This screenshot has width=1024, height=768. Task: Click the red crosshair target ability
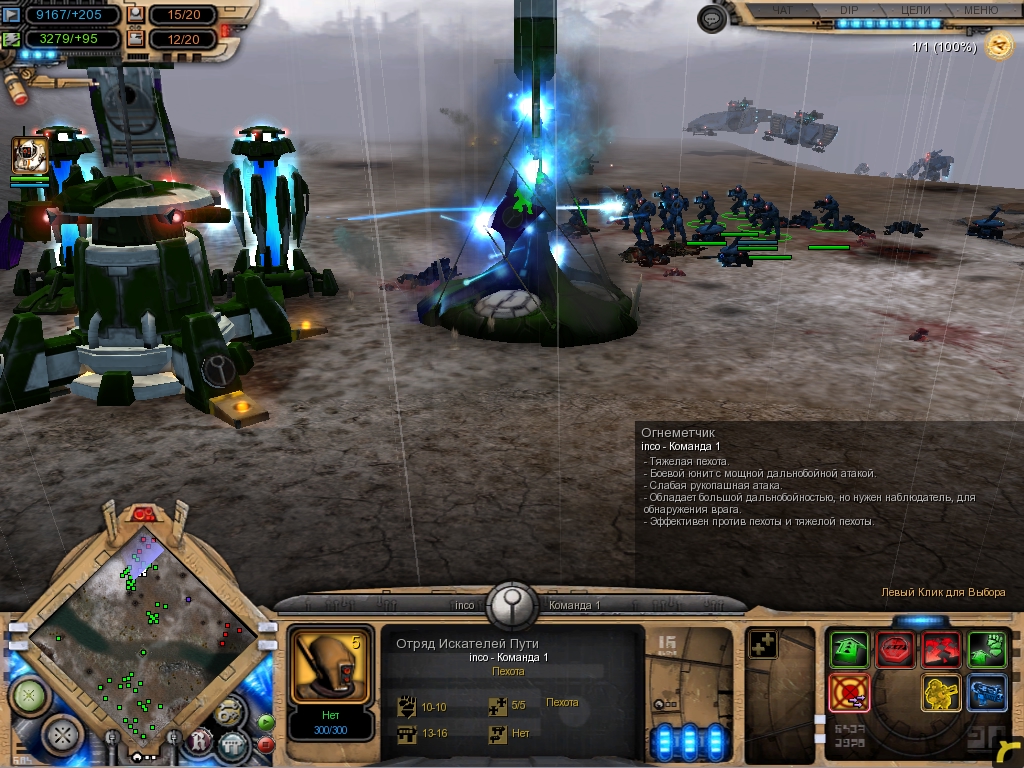pos(849,692)
